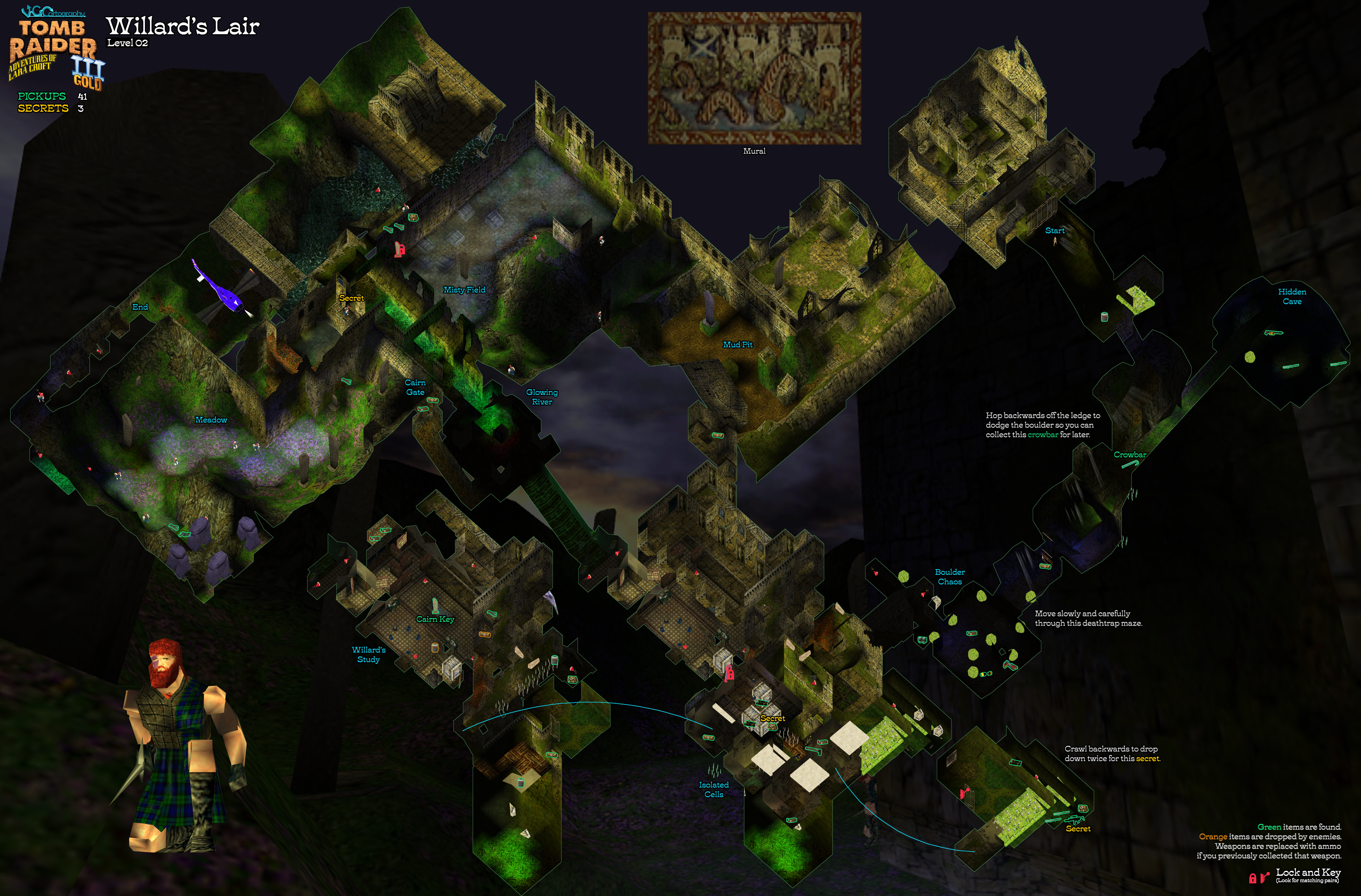Select the Boulder Chaos label

949,576
